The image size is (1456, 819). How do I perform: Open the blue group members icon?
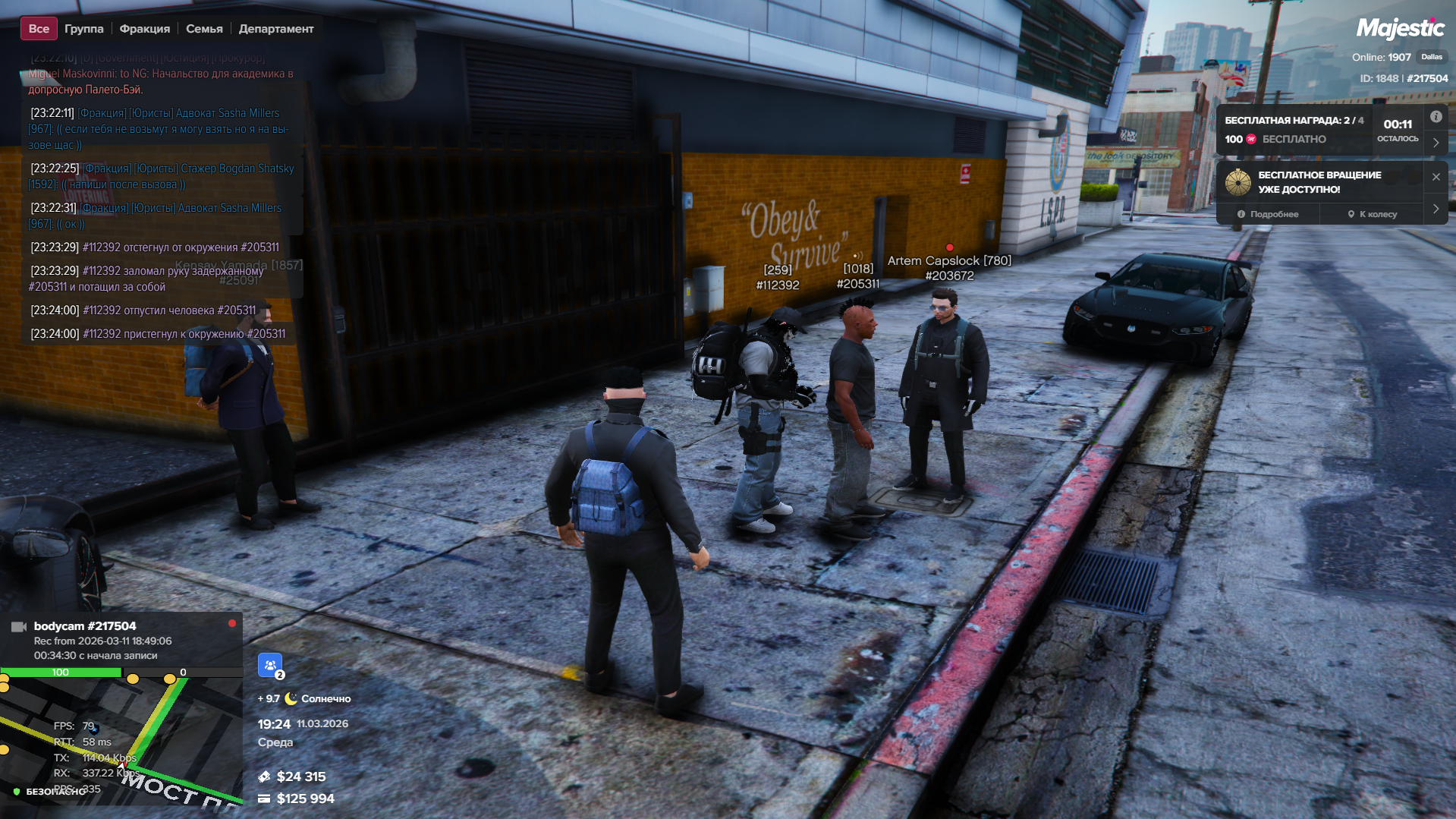coord(270,665)
